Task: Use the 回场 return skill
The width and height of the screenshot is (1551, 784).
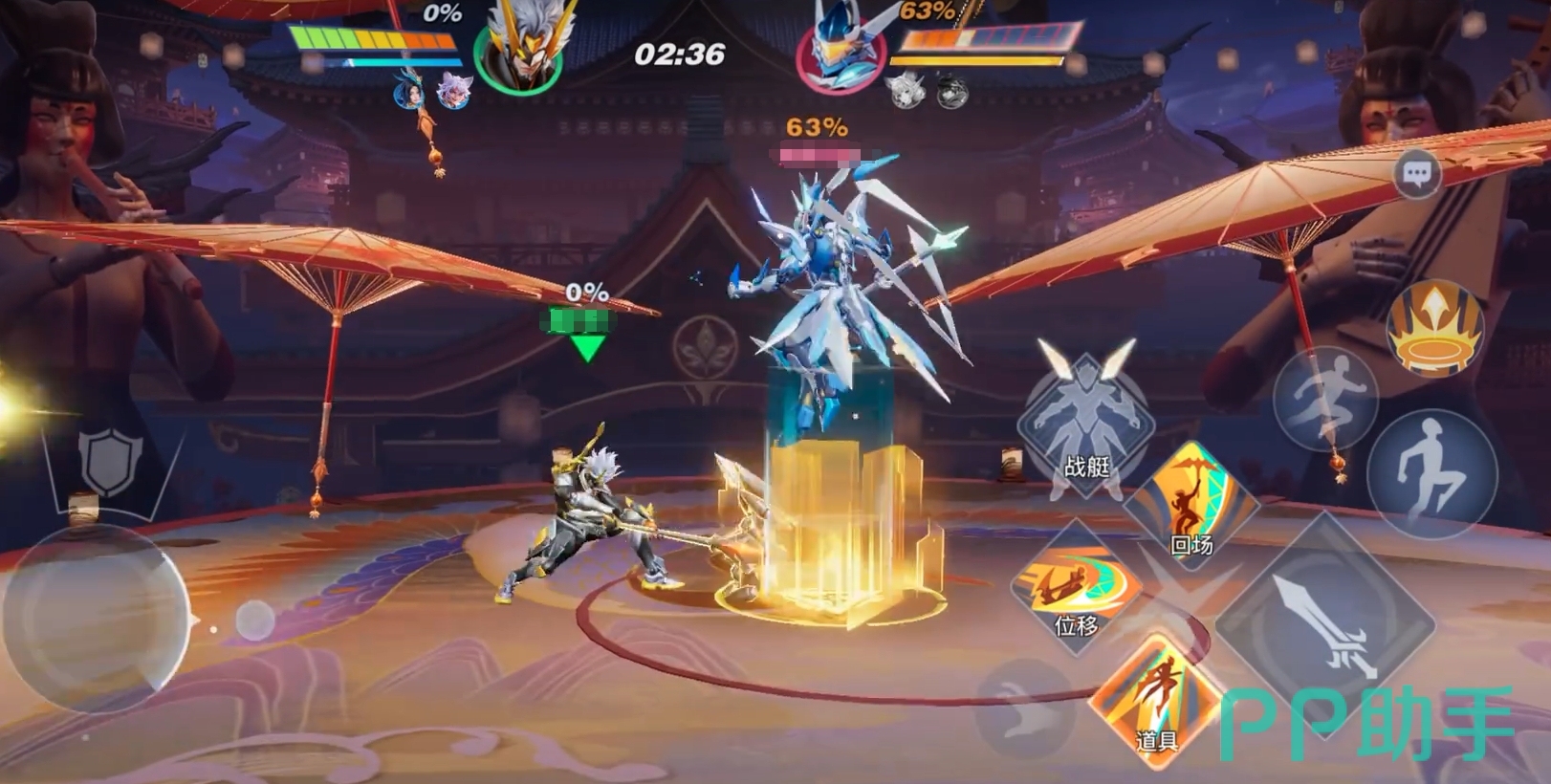Action: [x=1191, y=505]
